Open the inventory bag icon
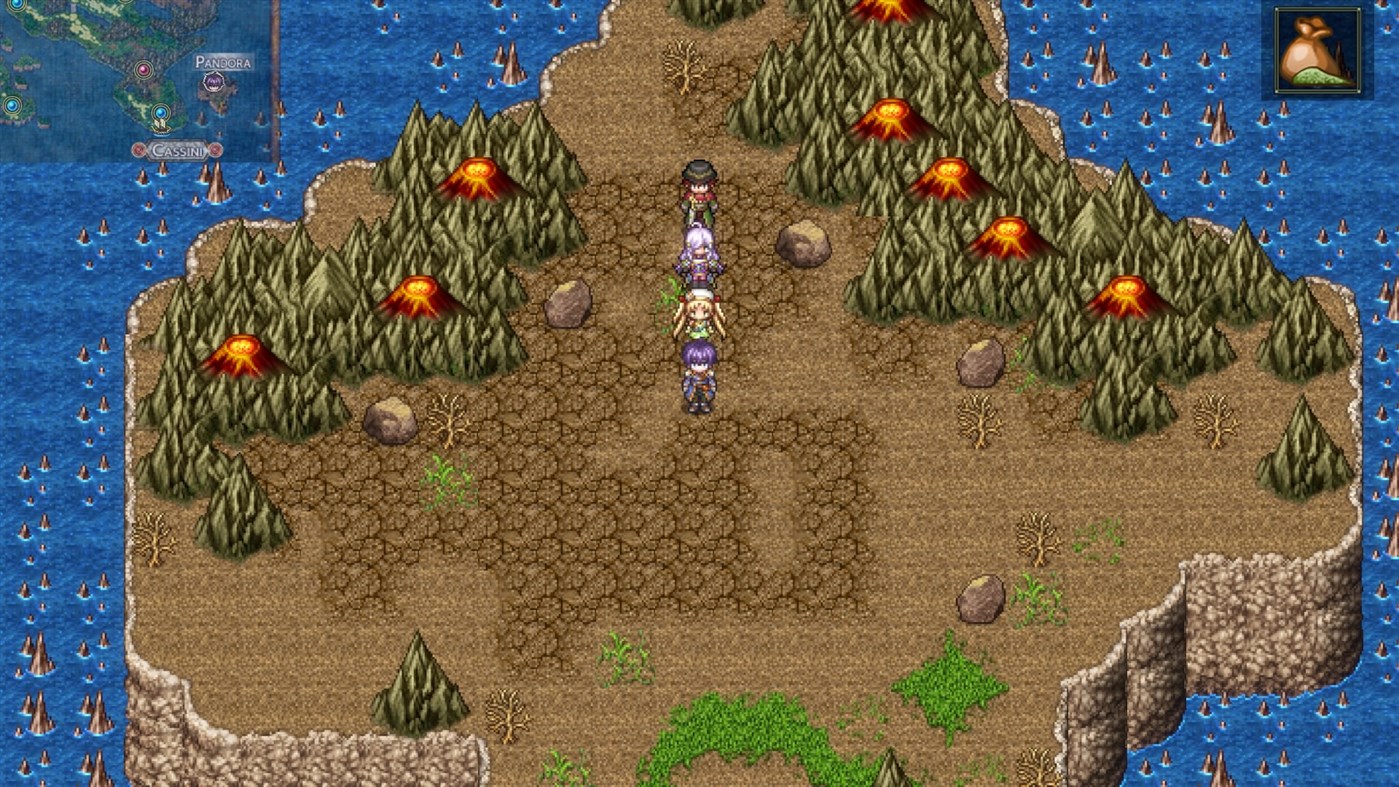Screen dimensions: 1399x787 (1317, 47)
